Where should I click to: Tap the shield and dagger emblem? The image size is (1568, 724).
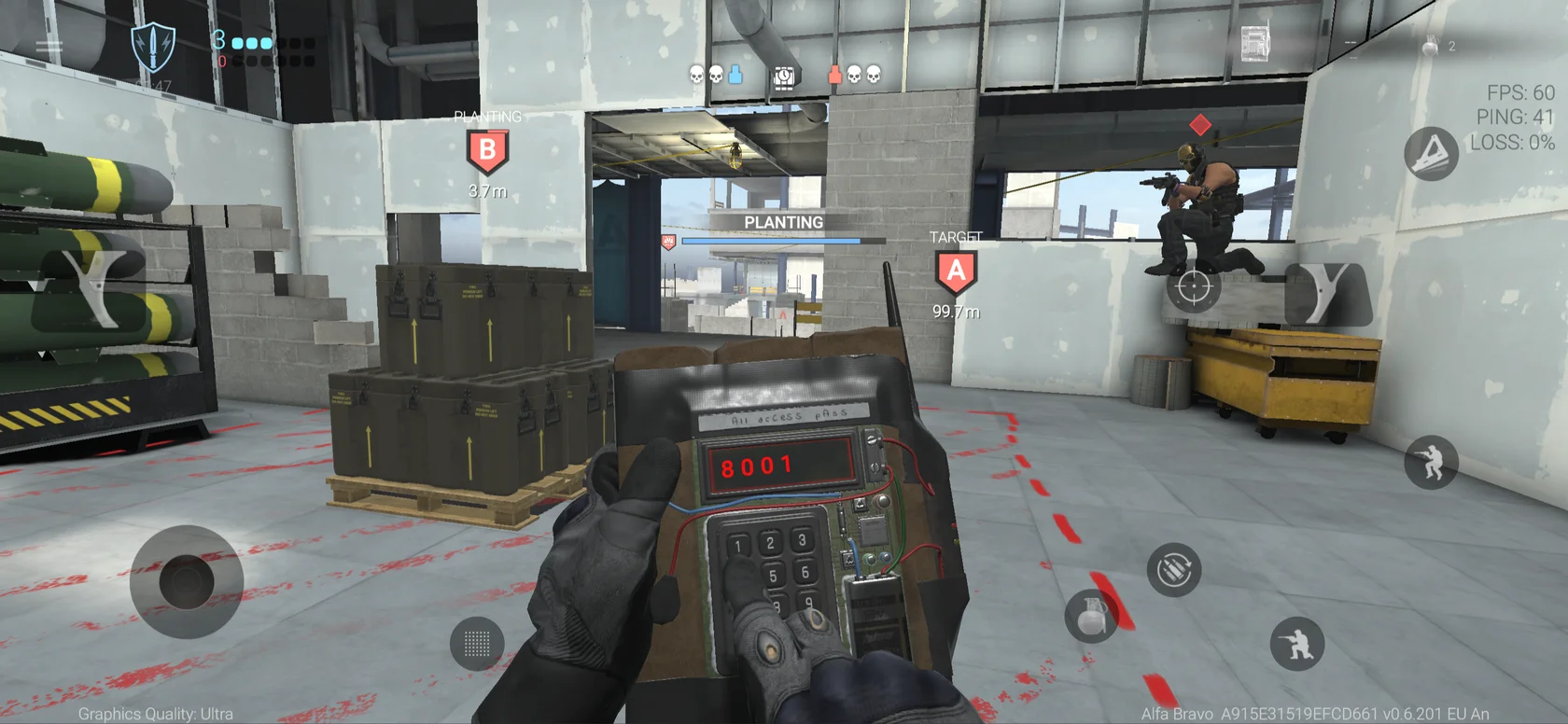click(x=153, y=47)
